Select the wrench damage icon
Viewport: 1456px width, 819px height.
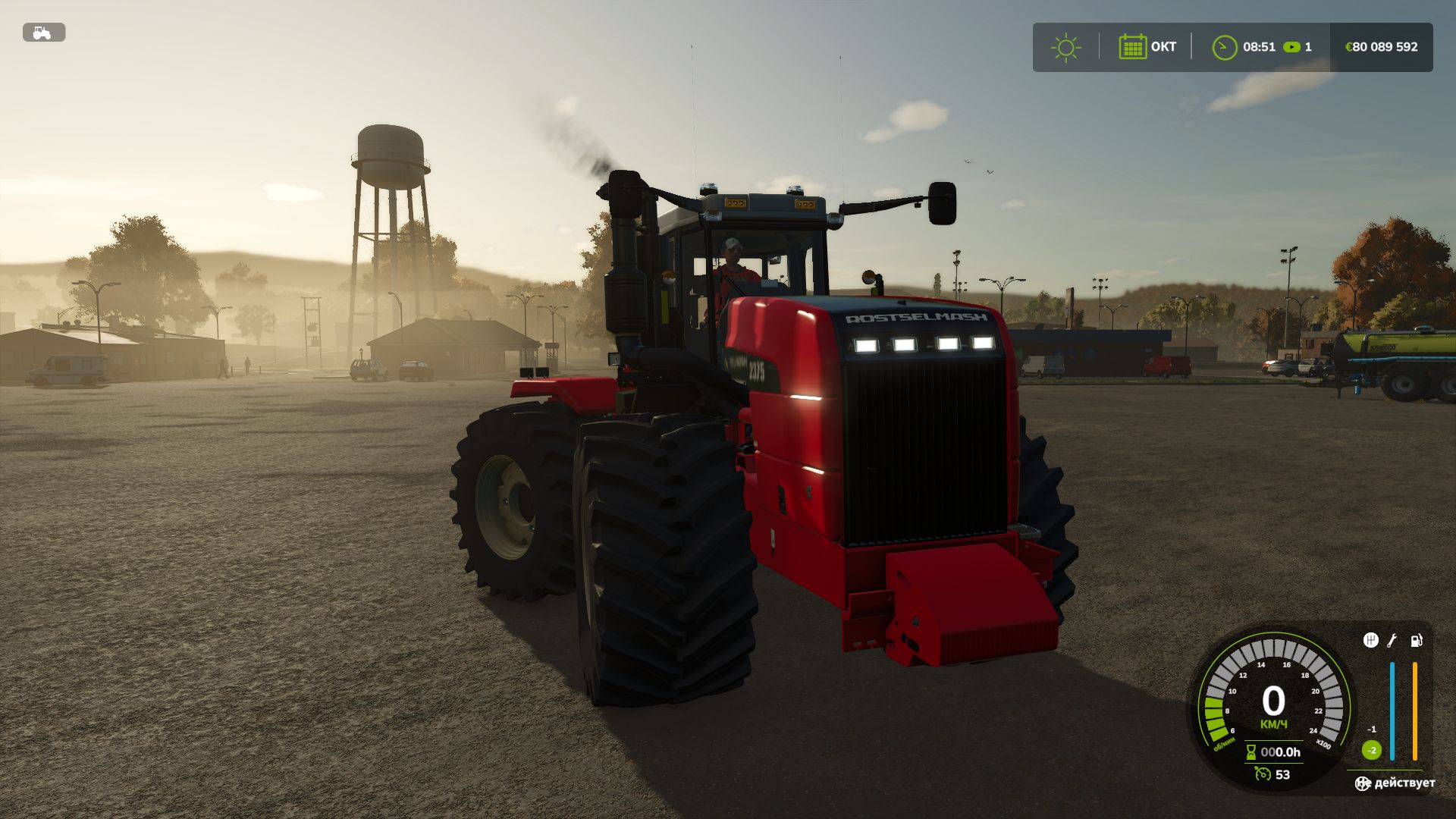point(1392,641)
